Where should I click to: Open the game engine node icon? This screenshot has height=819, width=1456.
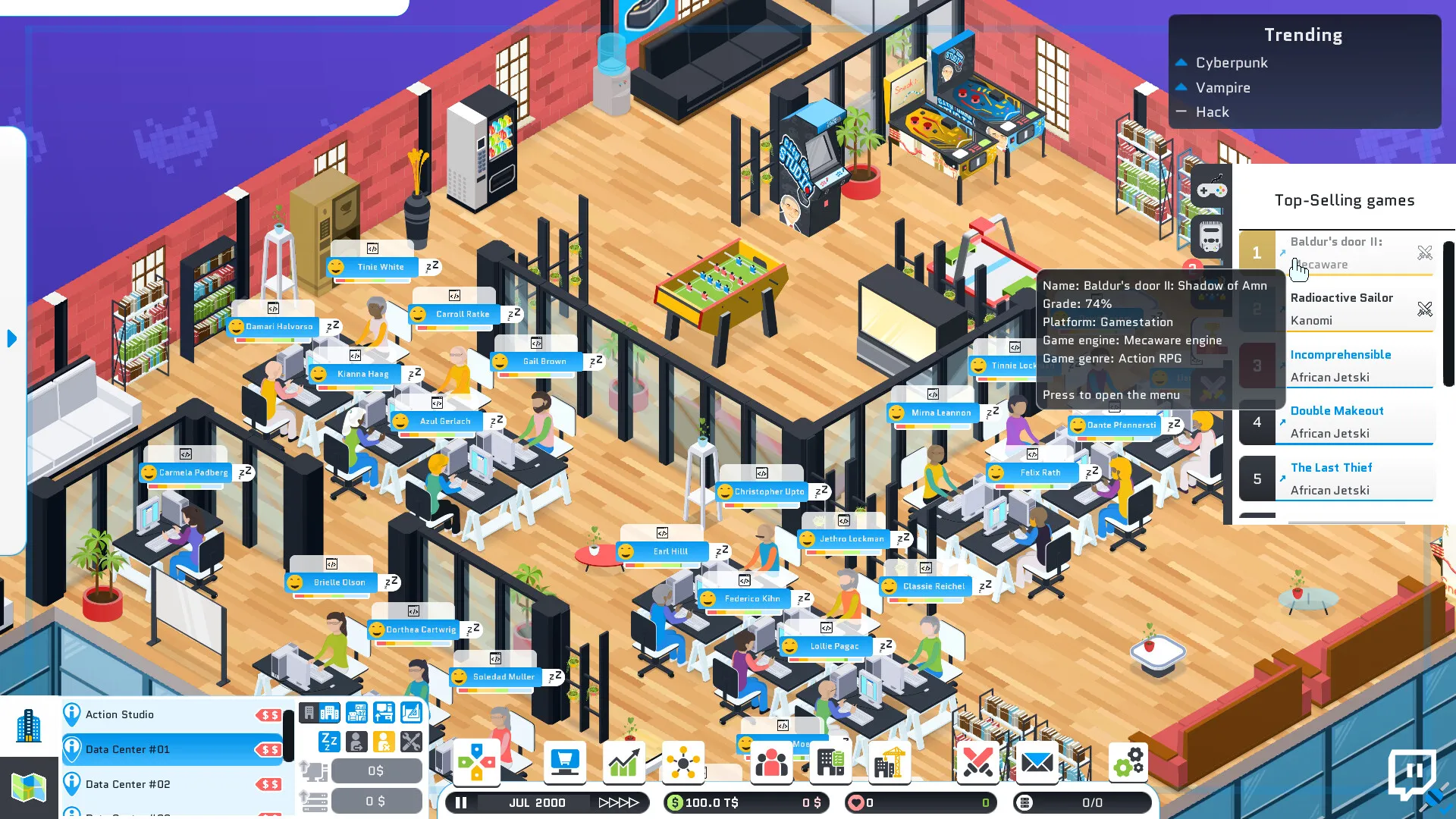pos(682,762)
